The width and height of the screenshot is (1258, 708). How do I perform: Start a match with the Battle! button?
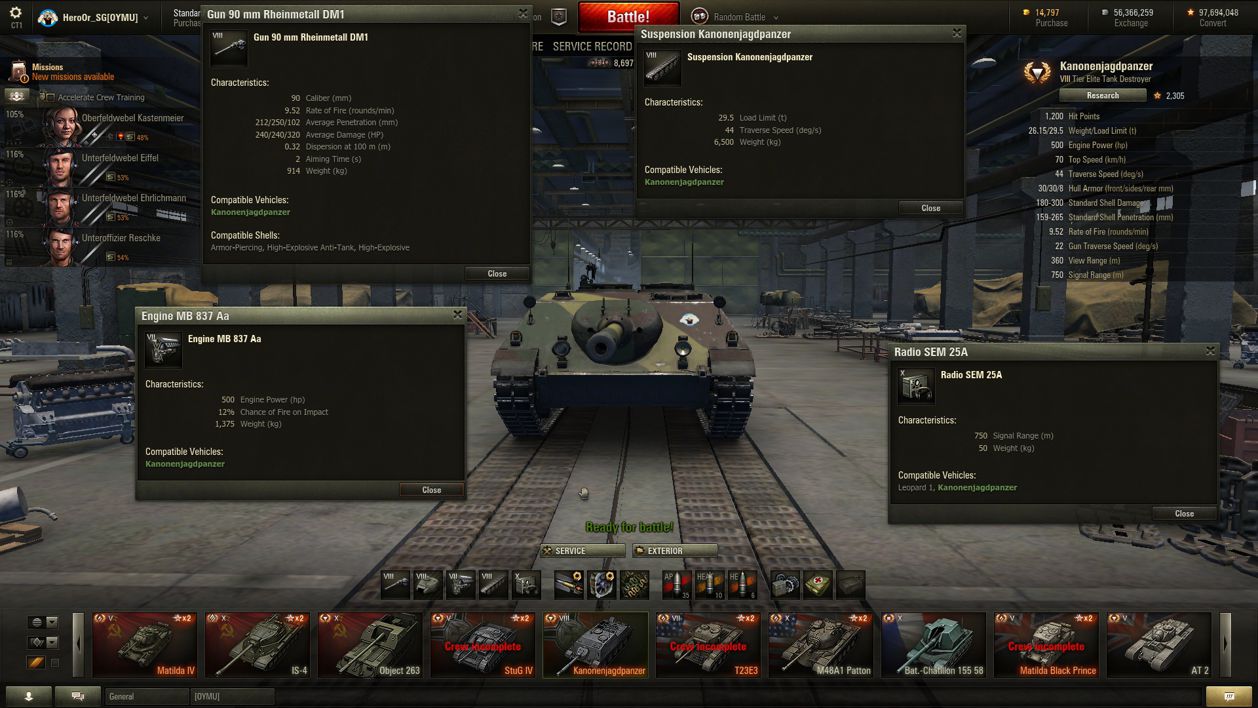[x=628, y=17]
